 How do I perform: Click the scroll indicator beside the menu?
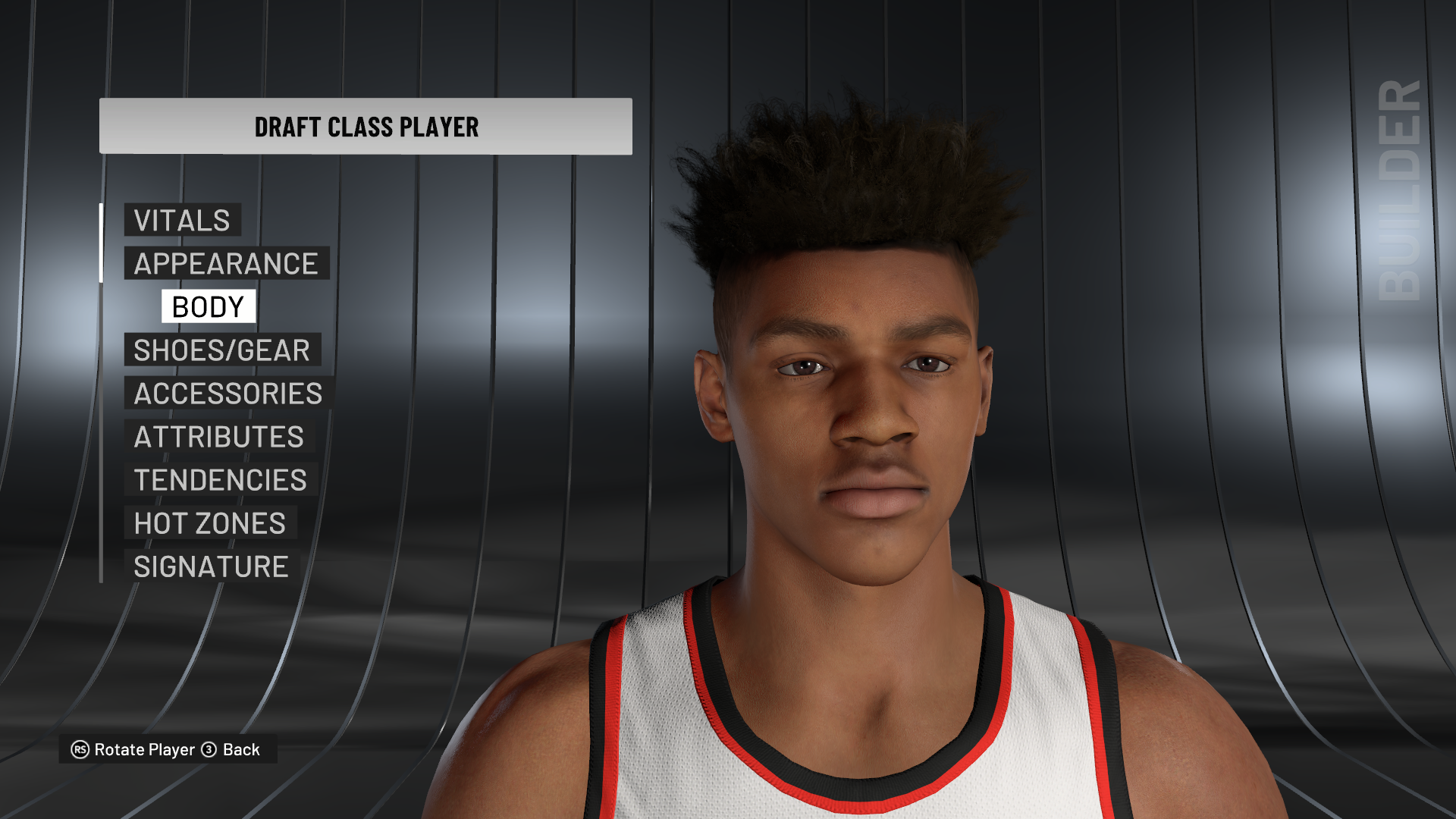tap(102, 243)
